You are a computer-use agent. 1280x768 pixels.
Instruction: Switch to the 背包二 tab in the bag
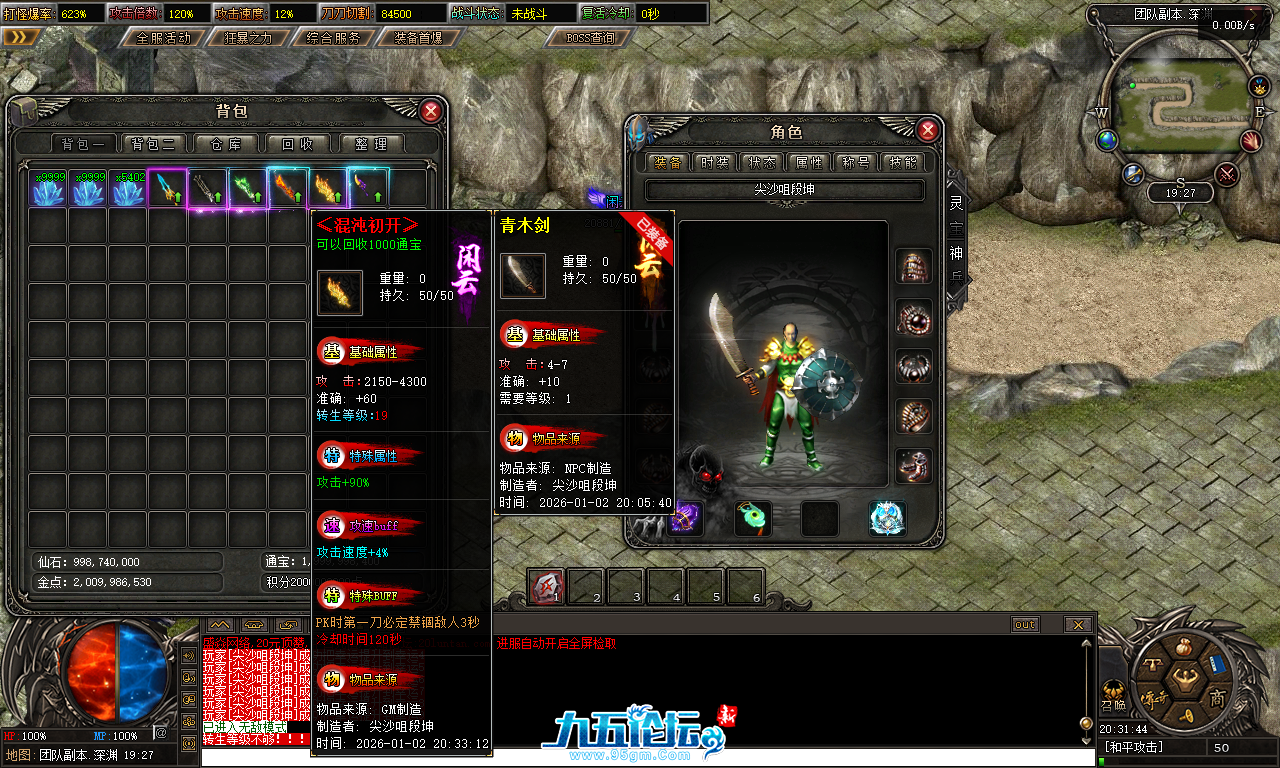point(151,143)
